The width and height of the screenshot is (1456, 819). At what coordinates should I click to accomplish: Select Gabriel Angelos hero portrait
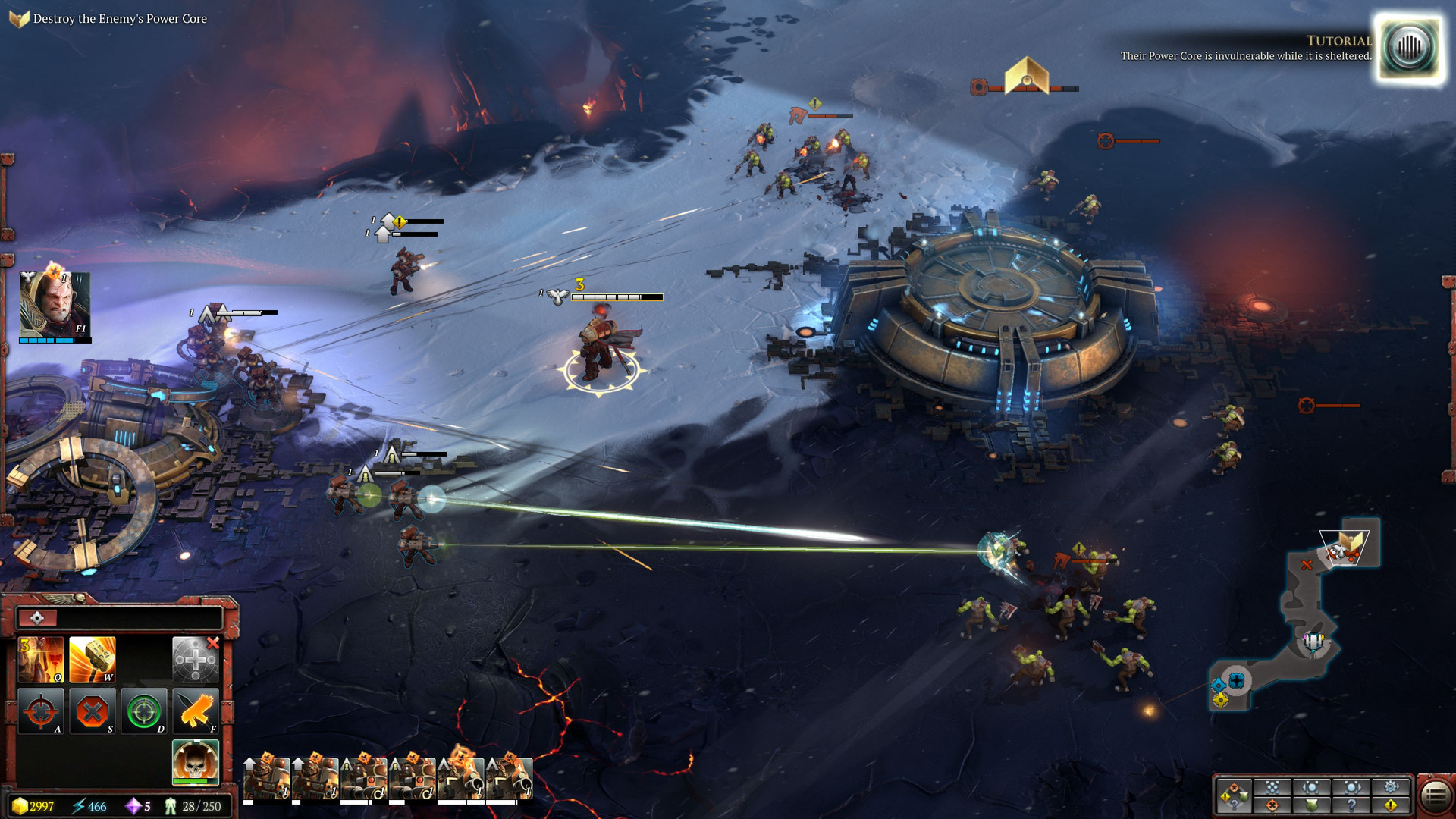(55, 305)
